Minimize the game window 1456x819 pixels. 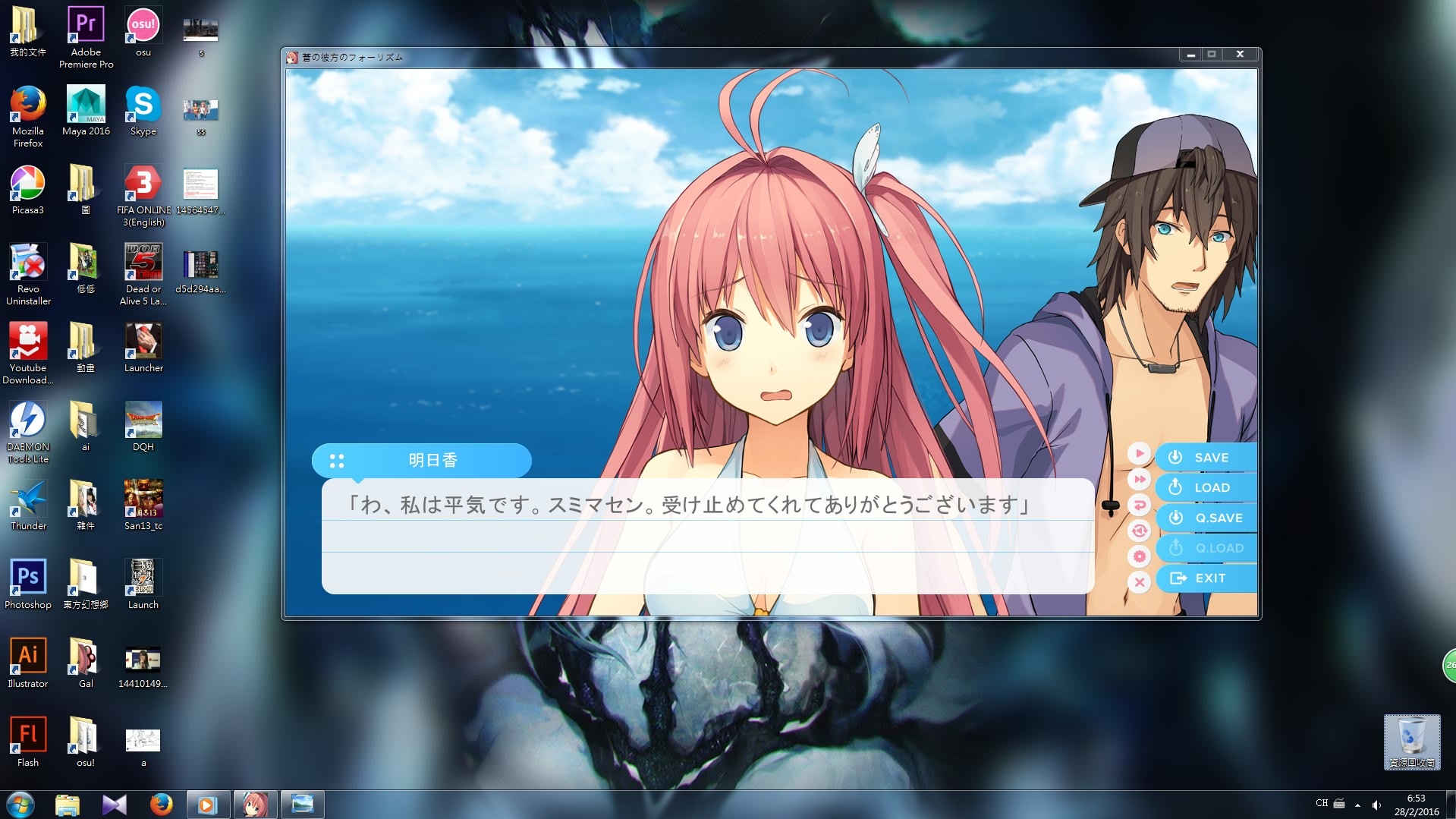pyautogui.click(x=1191, y=55)
